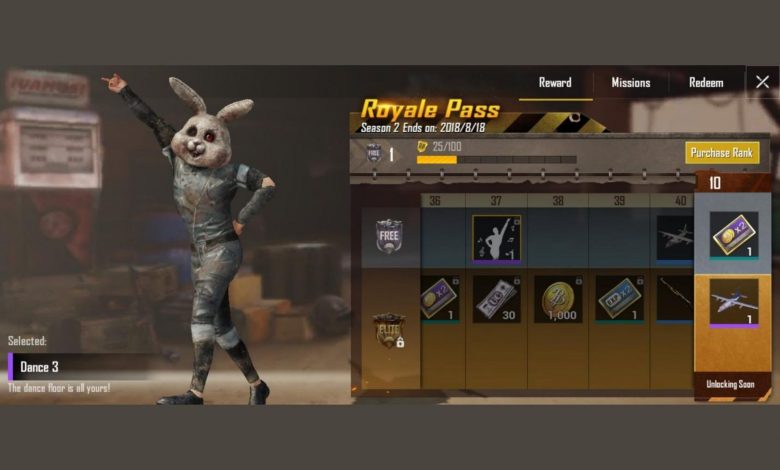Select the dance emote reward at rank 37
The width and height of the screenshot is (780, 470).
497,239
